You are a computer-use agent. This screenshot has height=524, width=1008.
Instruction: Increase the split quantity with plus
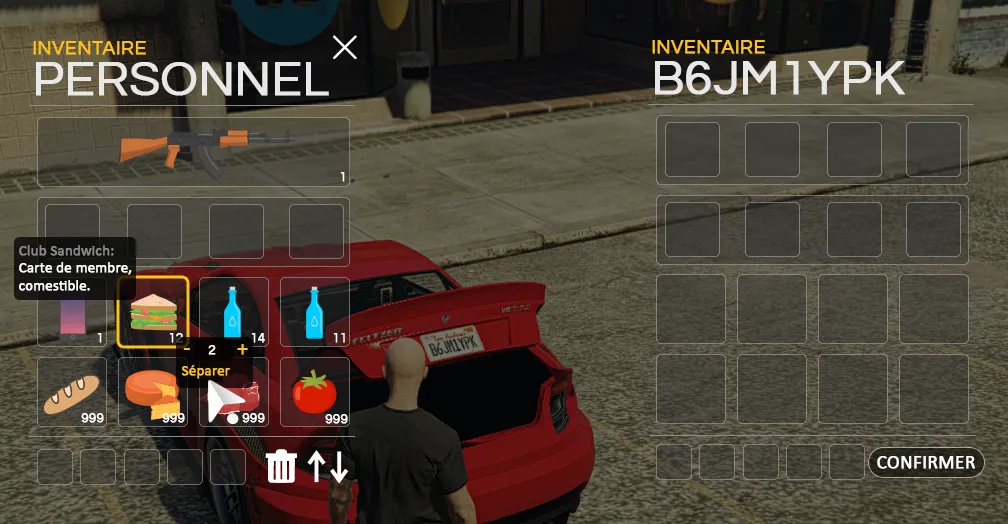click(242, 350)
